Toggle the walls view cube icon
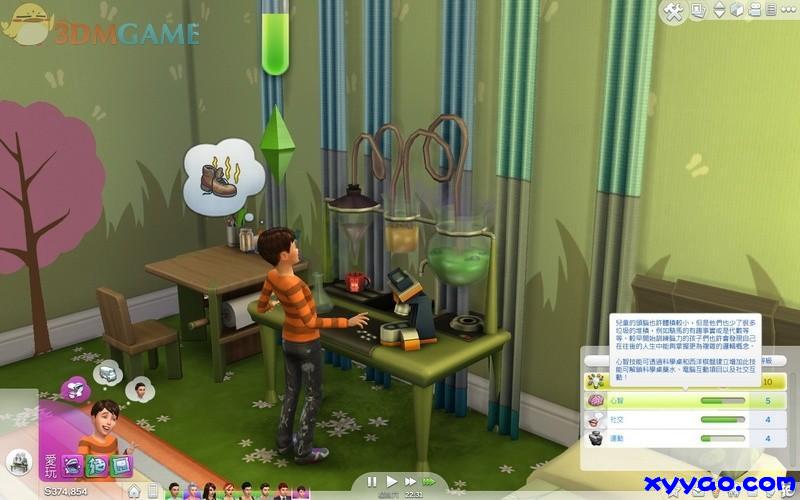Image resolution: width=800 pixels, height=500 pixels. 735,10
